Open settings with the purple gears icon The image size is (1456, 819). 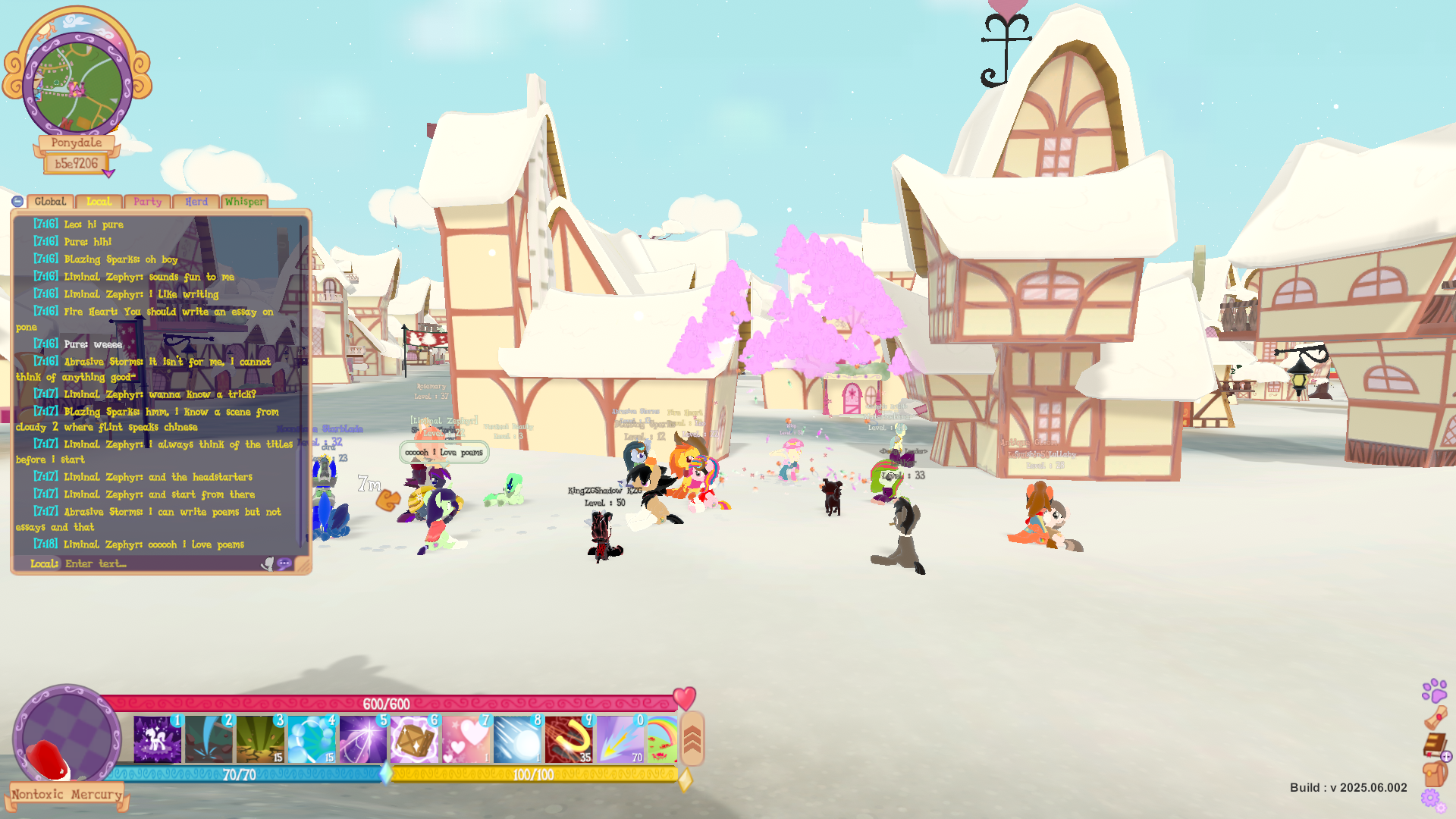click(1431, 799)
